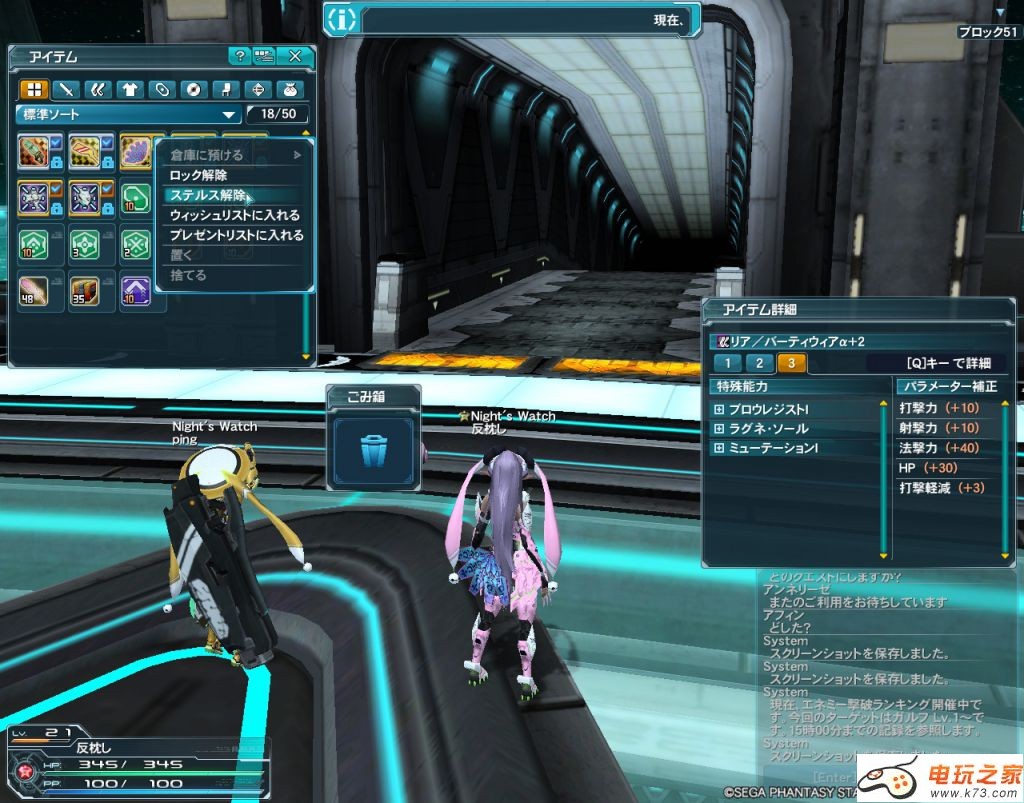Expand the ラグネ・ソール ability entry

click(x=718, y=428)
